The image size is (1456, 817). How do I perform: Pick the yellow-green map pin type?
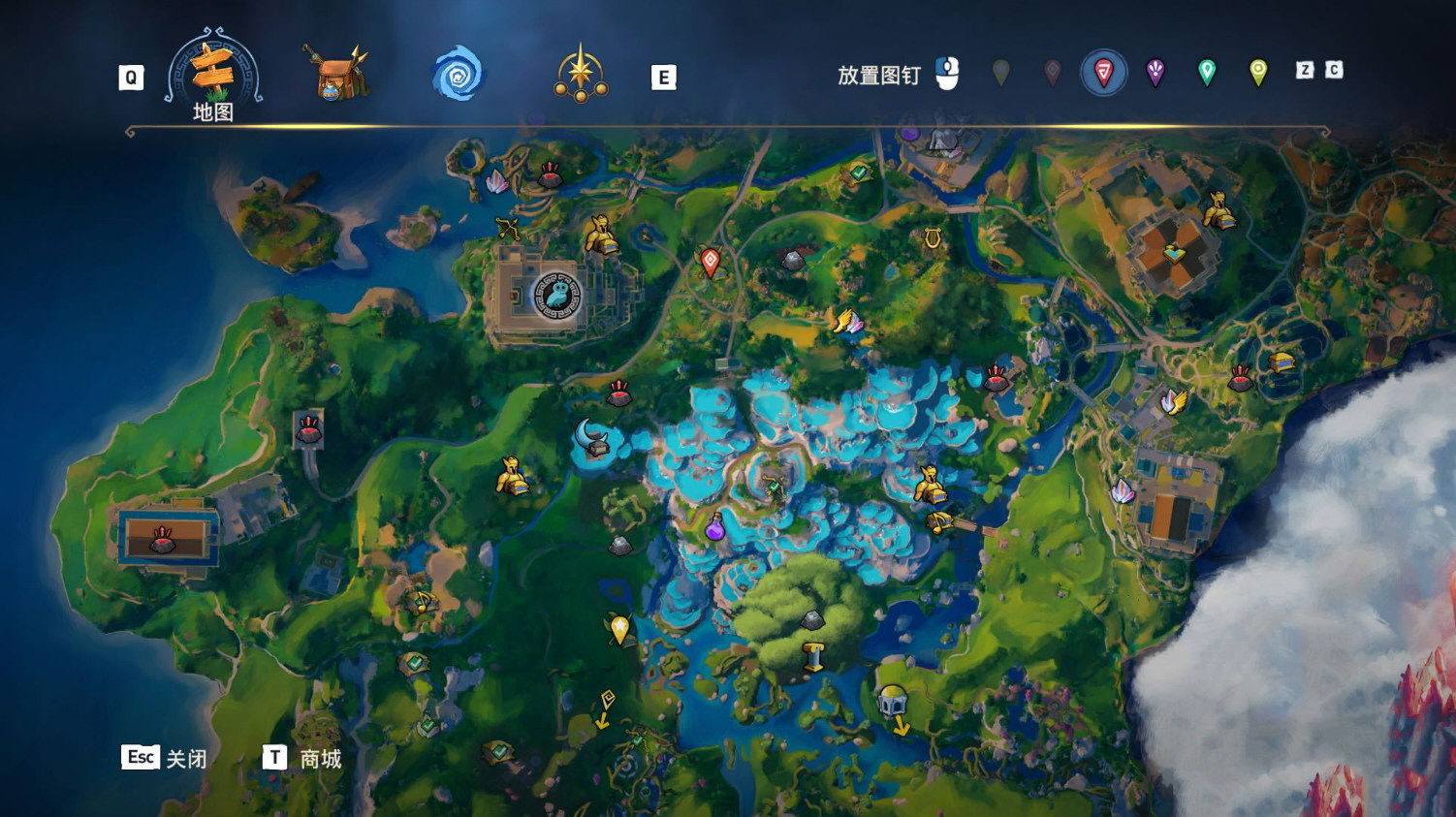coord(1257,72)
